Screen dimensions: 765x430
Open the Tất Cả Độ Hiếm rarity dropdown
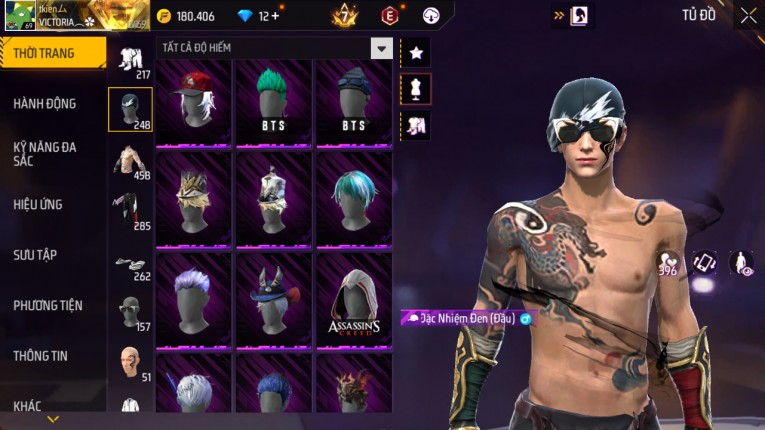pos(381,48)
